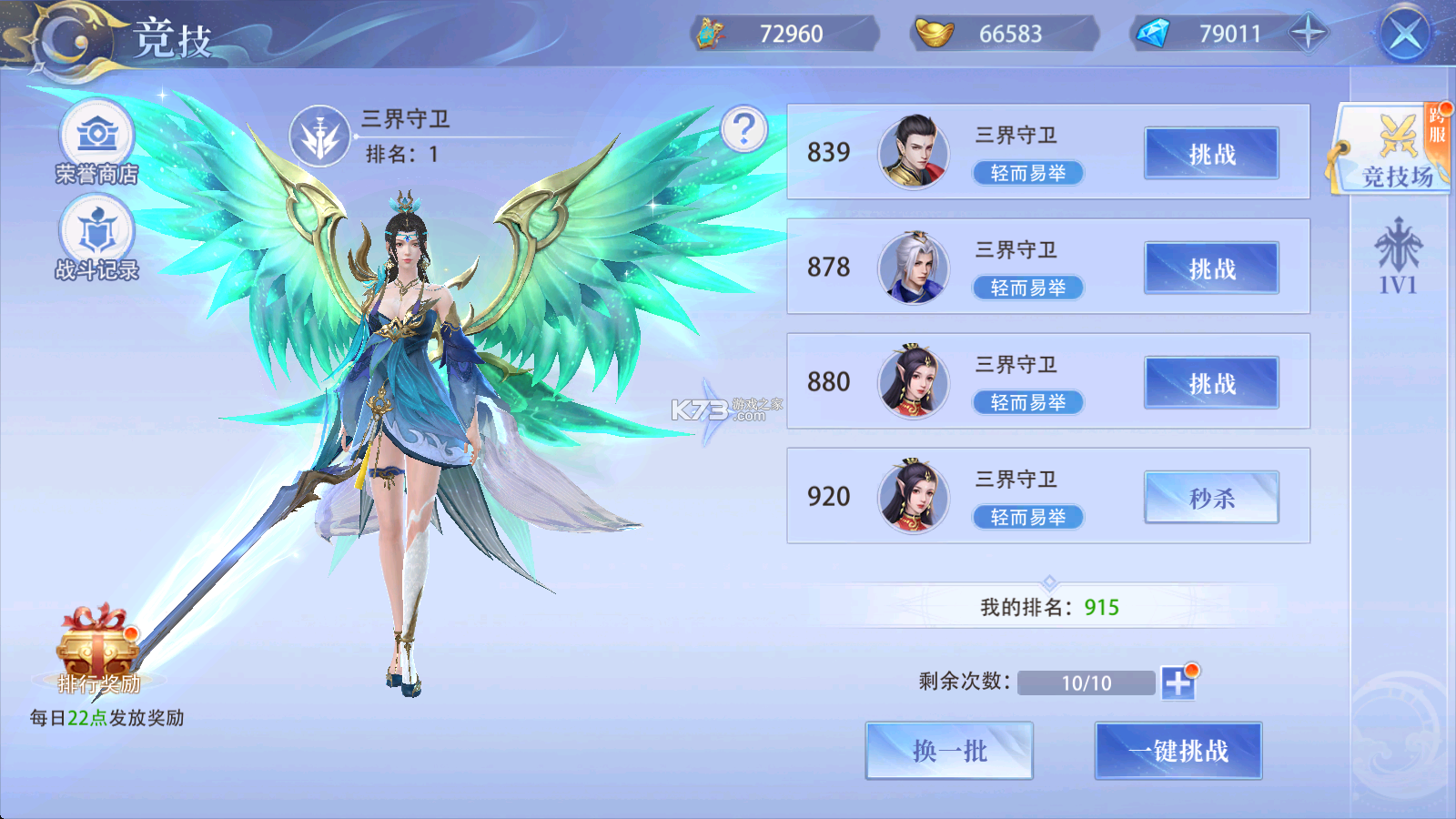This screenshot has width=1456, height=819.
Task: Challenge the rank 839 opponent
Action: pos(1211,153)
